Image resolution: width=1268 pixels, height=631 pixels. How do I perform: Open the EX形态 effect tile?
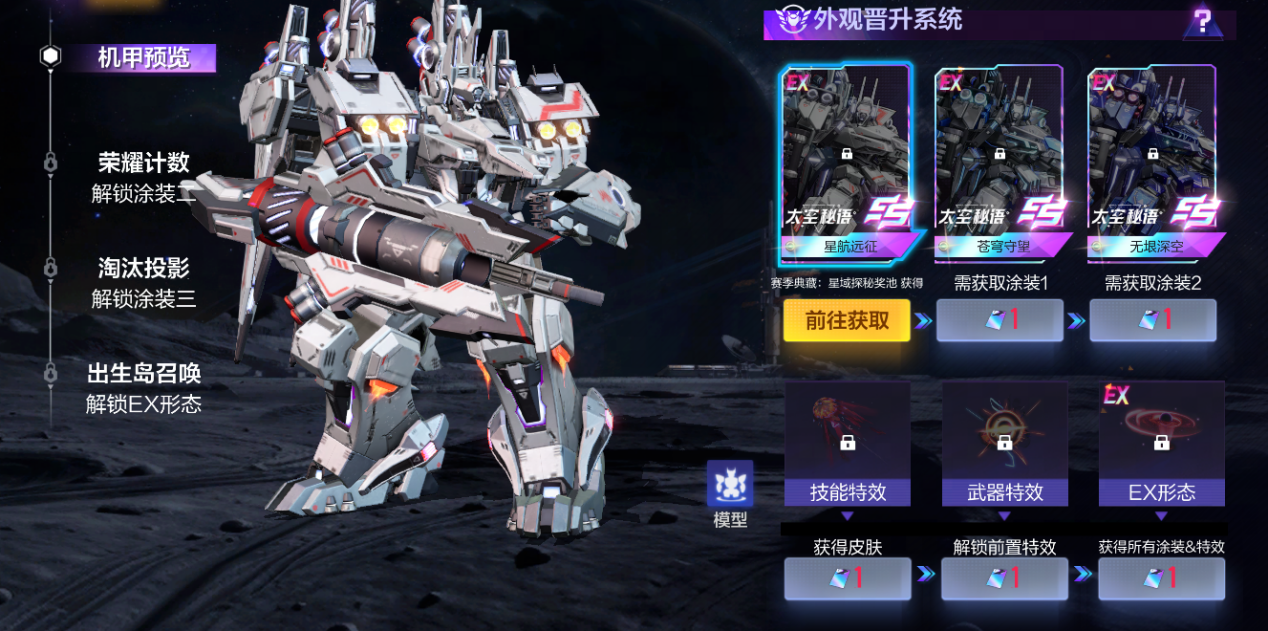1161,444
